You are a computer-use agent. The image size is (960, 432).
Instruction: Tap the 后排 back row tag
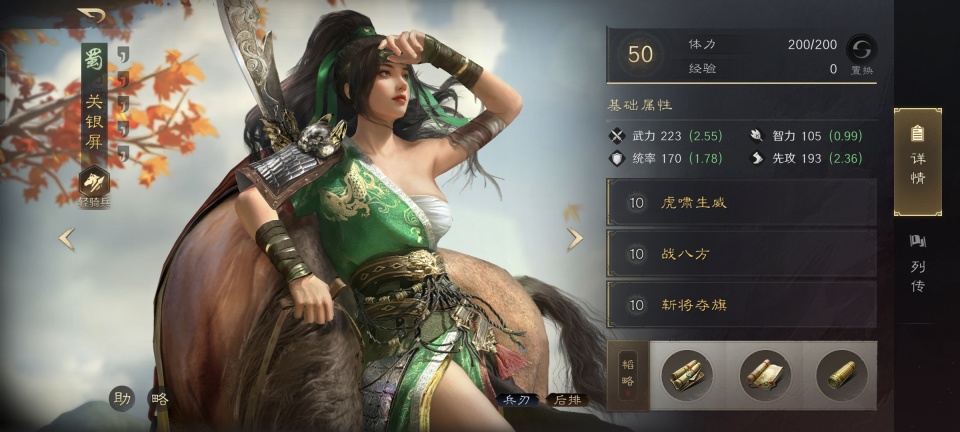pos(567,399)
